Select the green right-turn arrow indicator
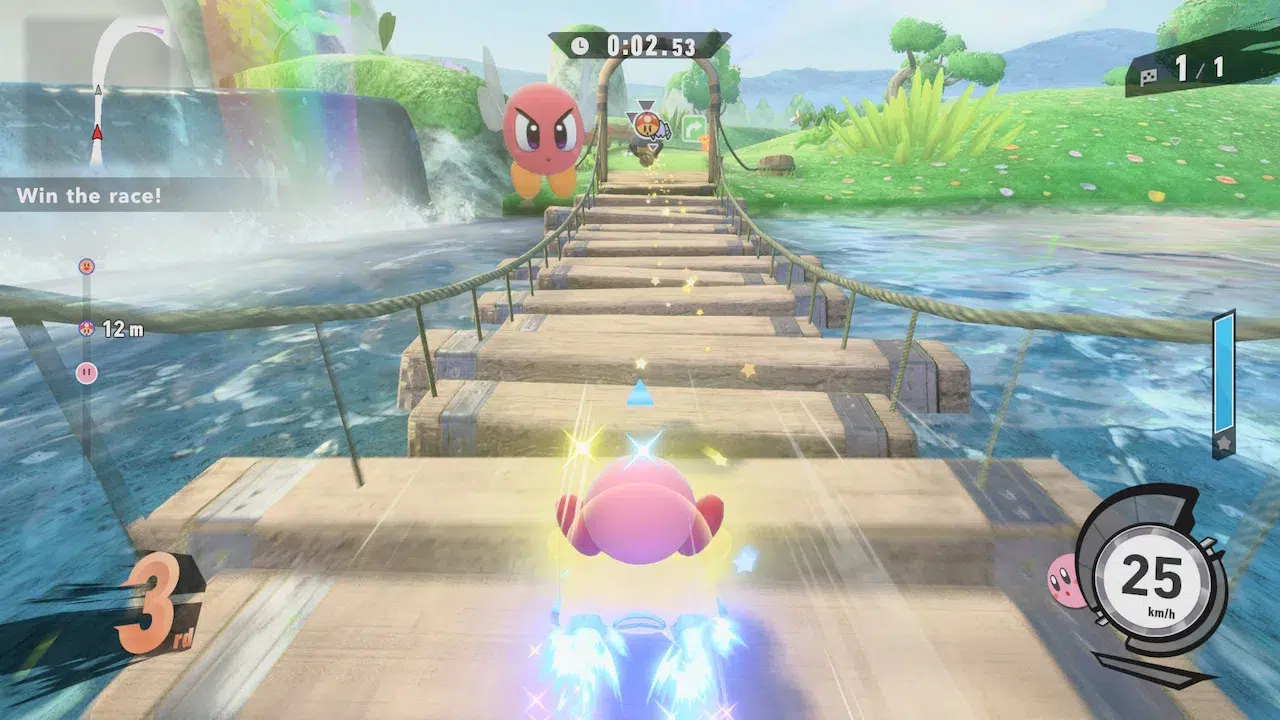This screenshot has height=720, width=1280. pyautogui.click(x=693, y=127)
